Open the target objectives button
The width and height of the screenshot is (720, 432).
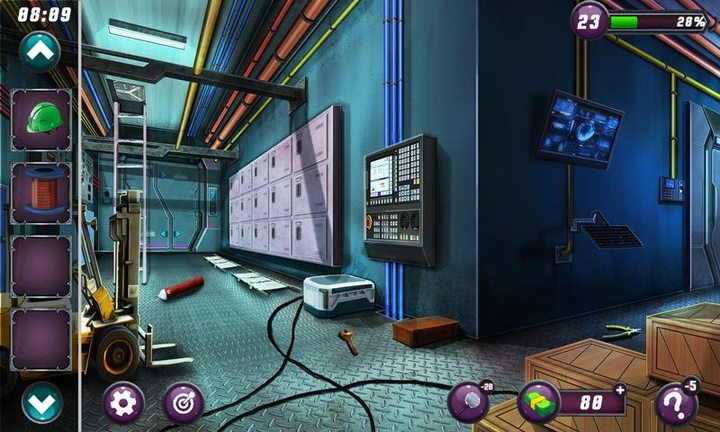point(183,403)
